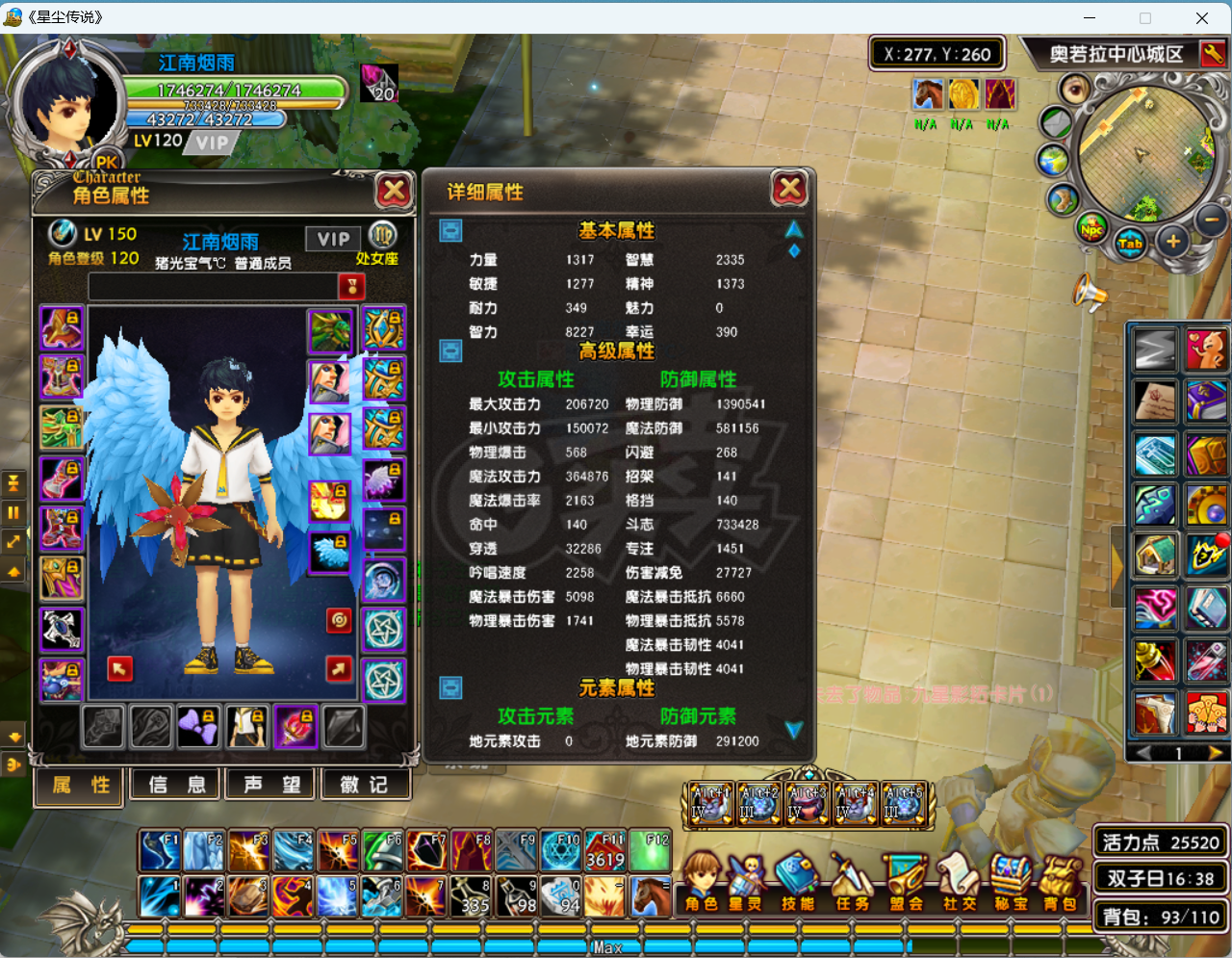Switch to the 信息 tab
The height and width of the screenshot is (958, 1232).
177,785
